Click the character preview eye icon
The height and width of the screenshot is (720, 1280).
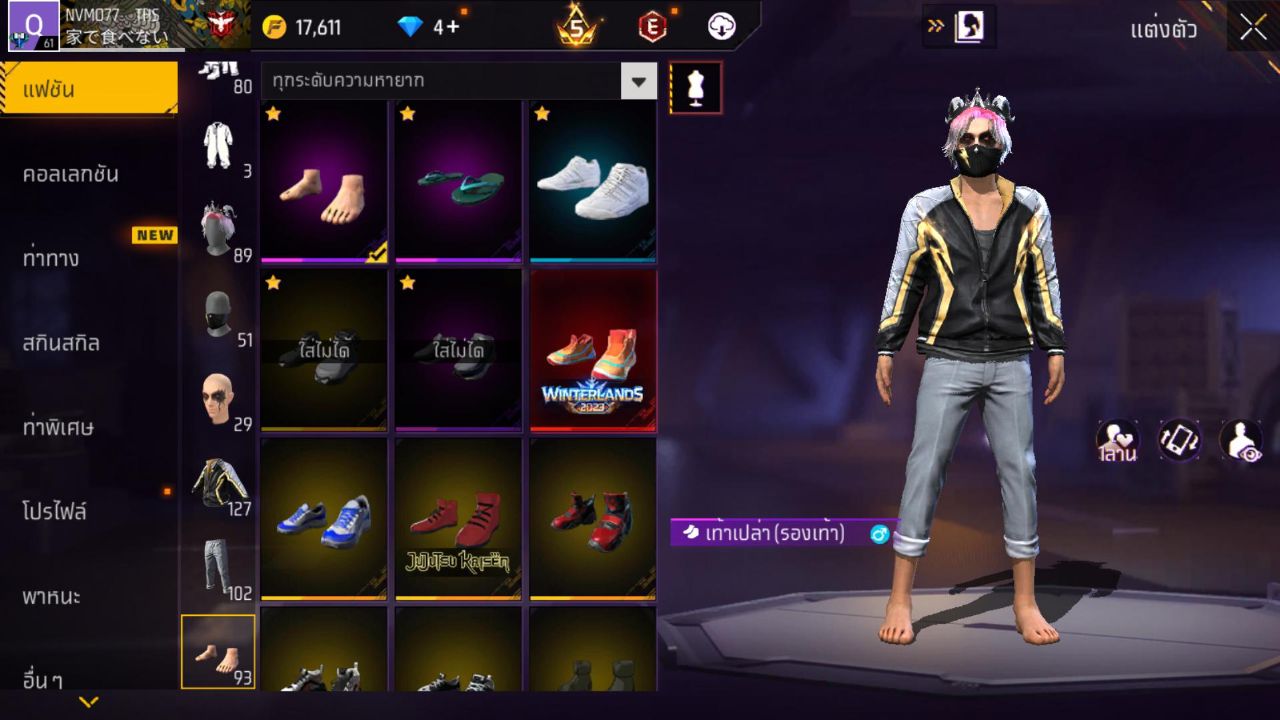(x=1243, y=440)
